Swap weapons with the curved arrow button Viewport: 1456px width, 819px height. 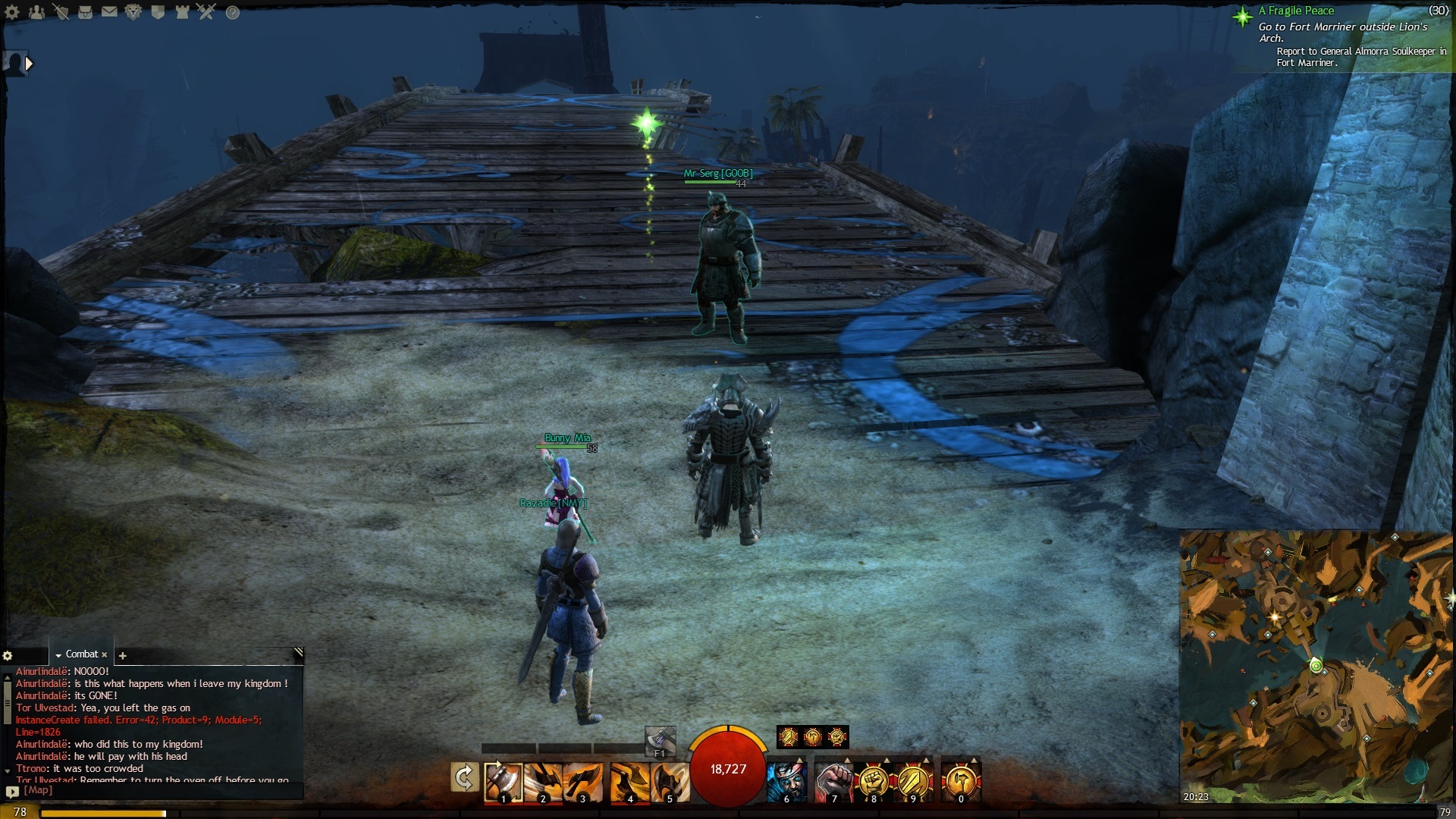point(464,778)
